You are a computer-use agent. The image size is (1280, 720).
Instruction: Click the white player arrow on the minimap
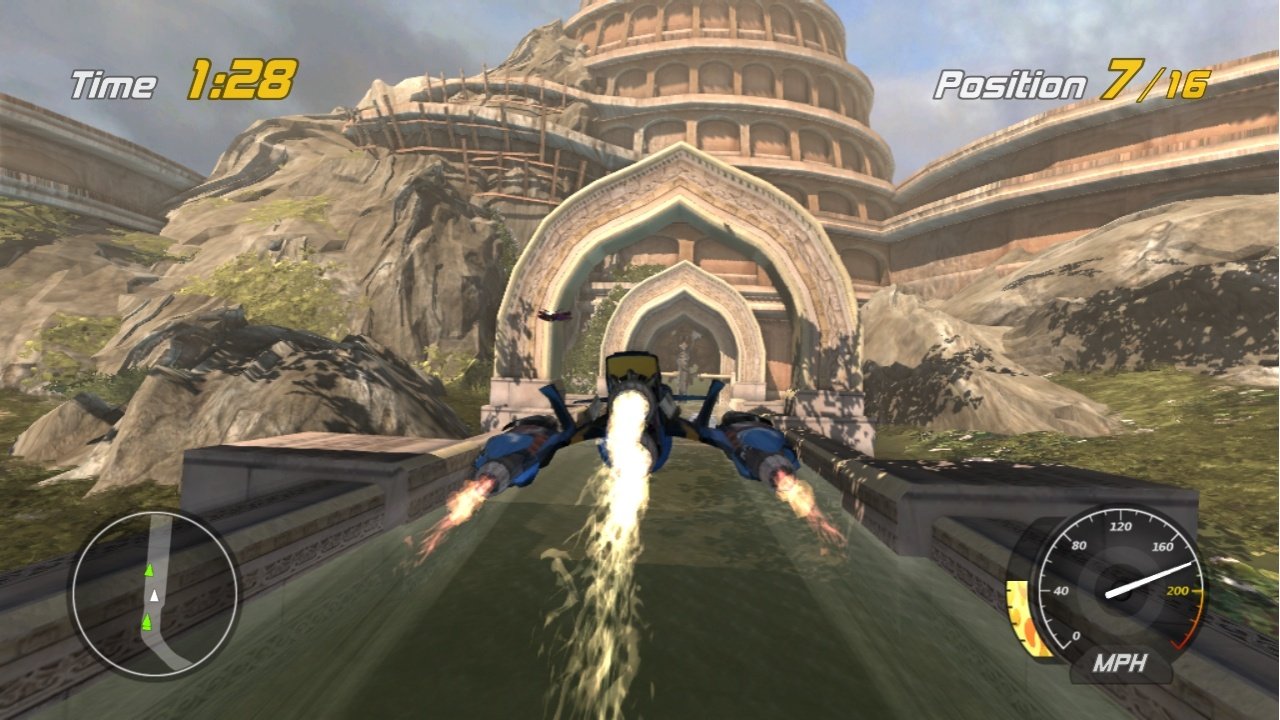click(154, 596)
